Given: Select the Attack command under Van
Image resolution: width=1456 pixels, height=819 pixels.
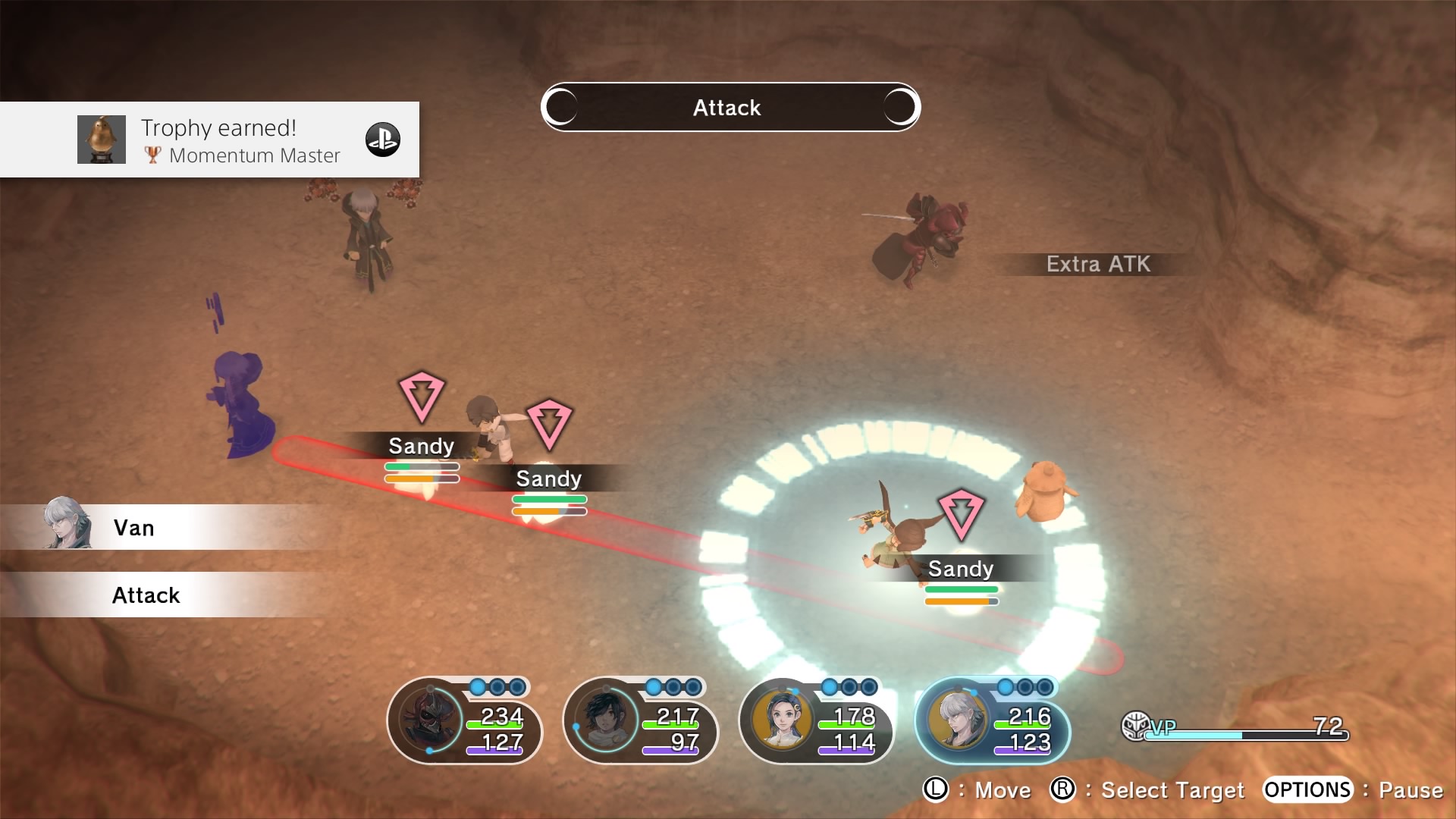Looking at the screenshot, I should pyautogui.click(x=146, y=595).
